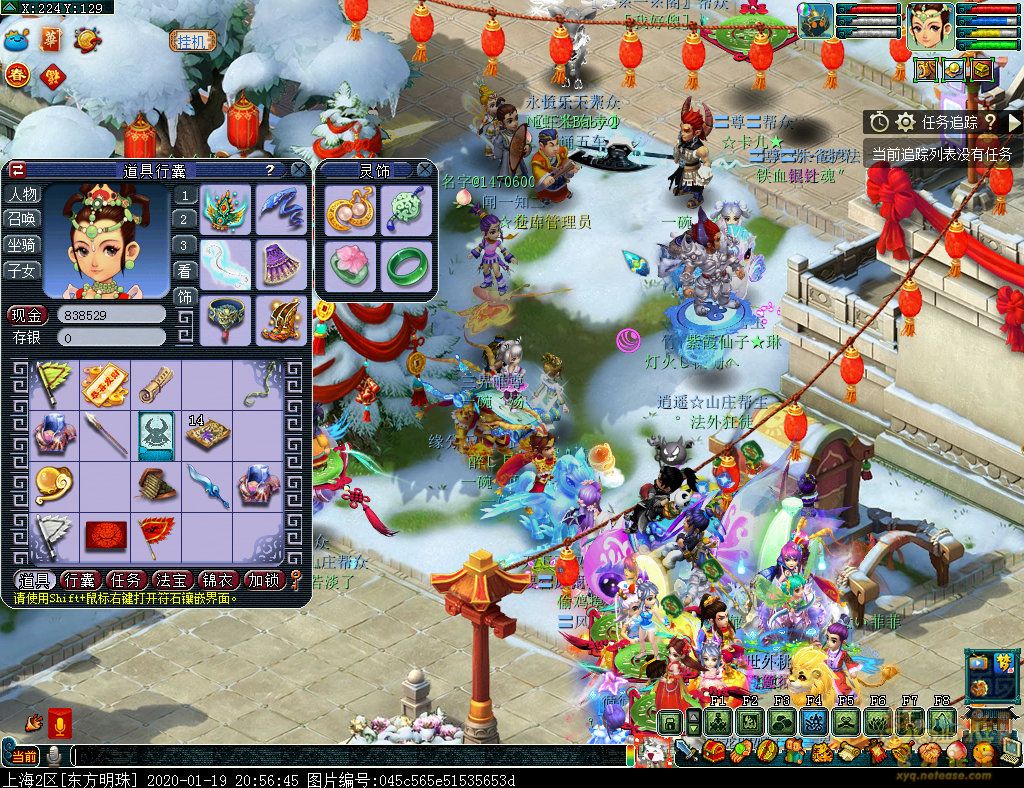This screenshot has width=1024, height=788.
Task: Open the 子女 children view
Action: pyautogui.click(x=23, y=270)
